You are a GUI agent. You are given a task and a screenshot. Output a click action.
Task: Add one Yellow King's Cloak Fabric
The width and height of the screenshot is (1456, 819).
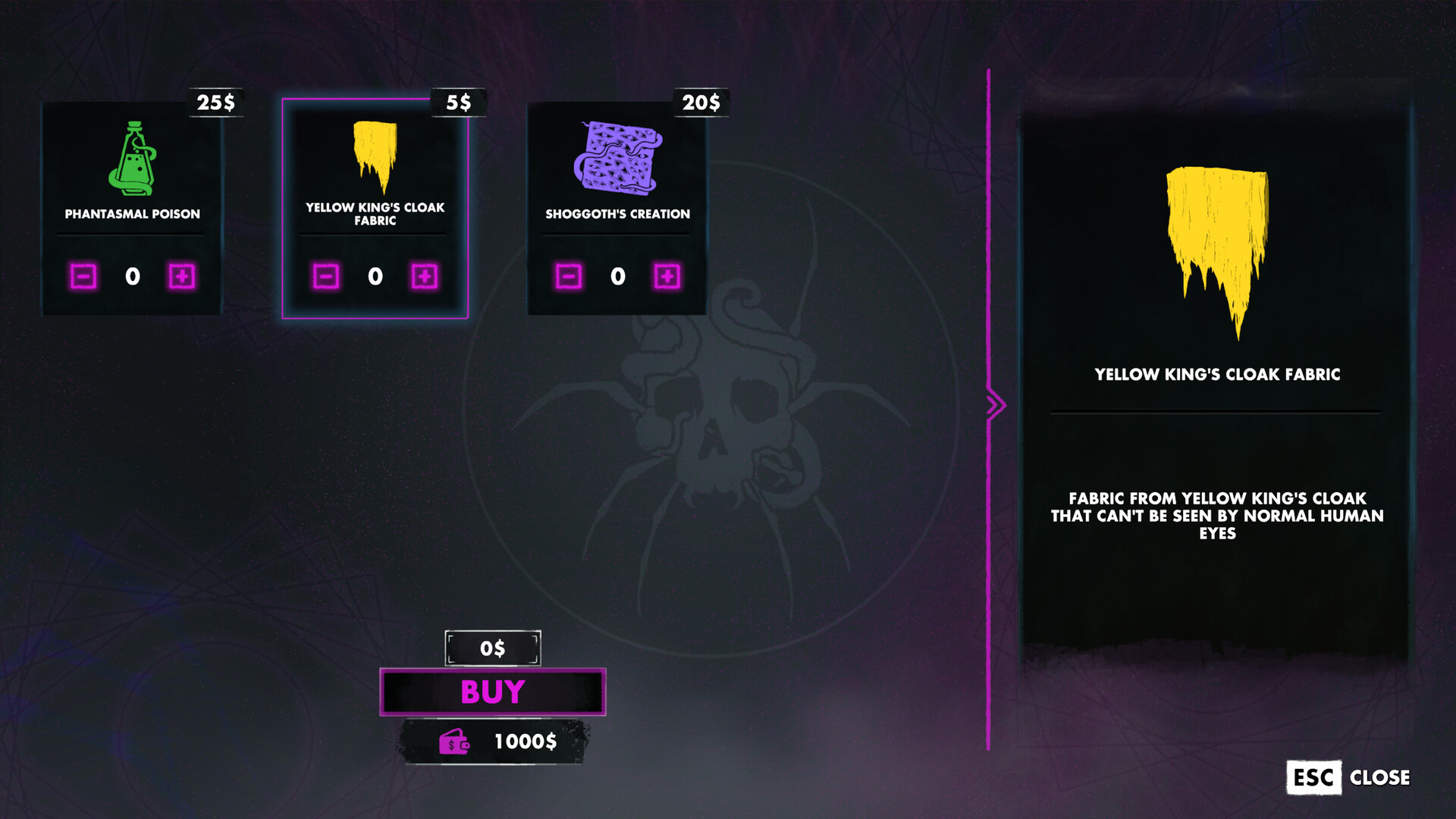[425, 277]
